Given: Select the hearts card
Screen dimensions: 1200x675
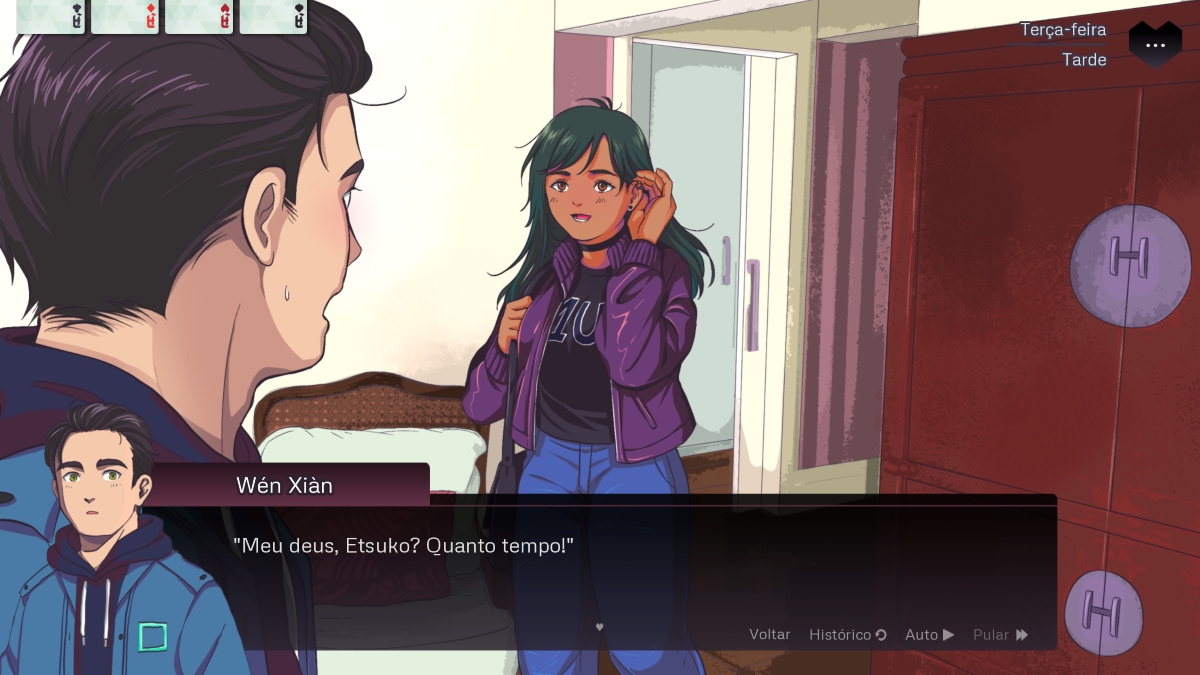Looking at the screenshot, I should pyautogui.click(x=199, y=16).
